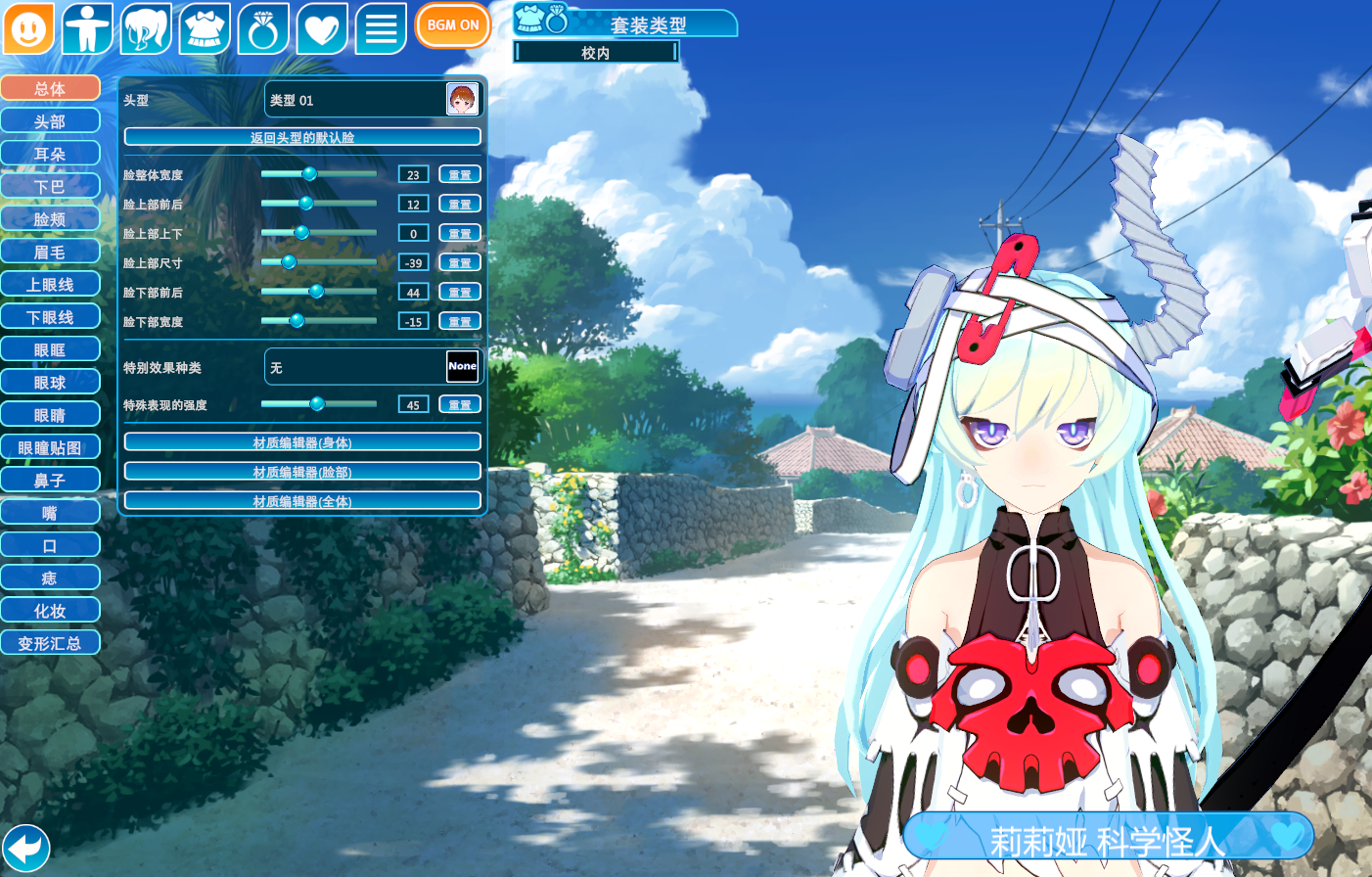
Task: Open the clothing category icon
Action: click(x=205, y=28)
